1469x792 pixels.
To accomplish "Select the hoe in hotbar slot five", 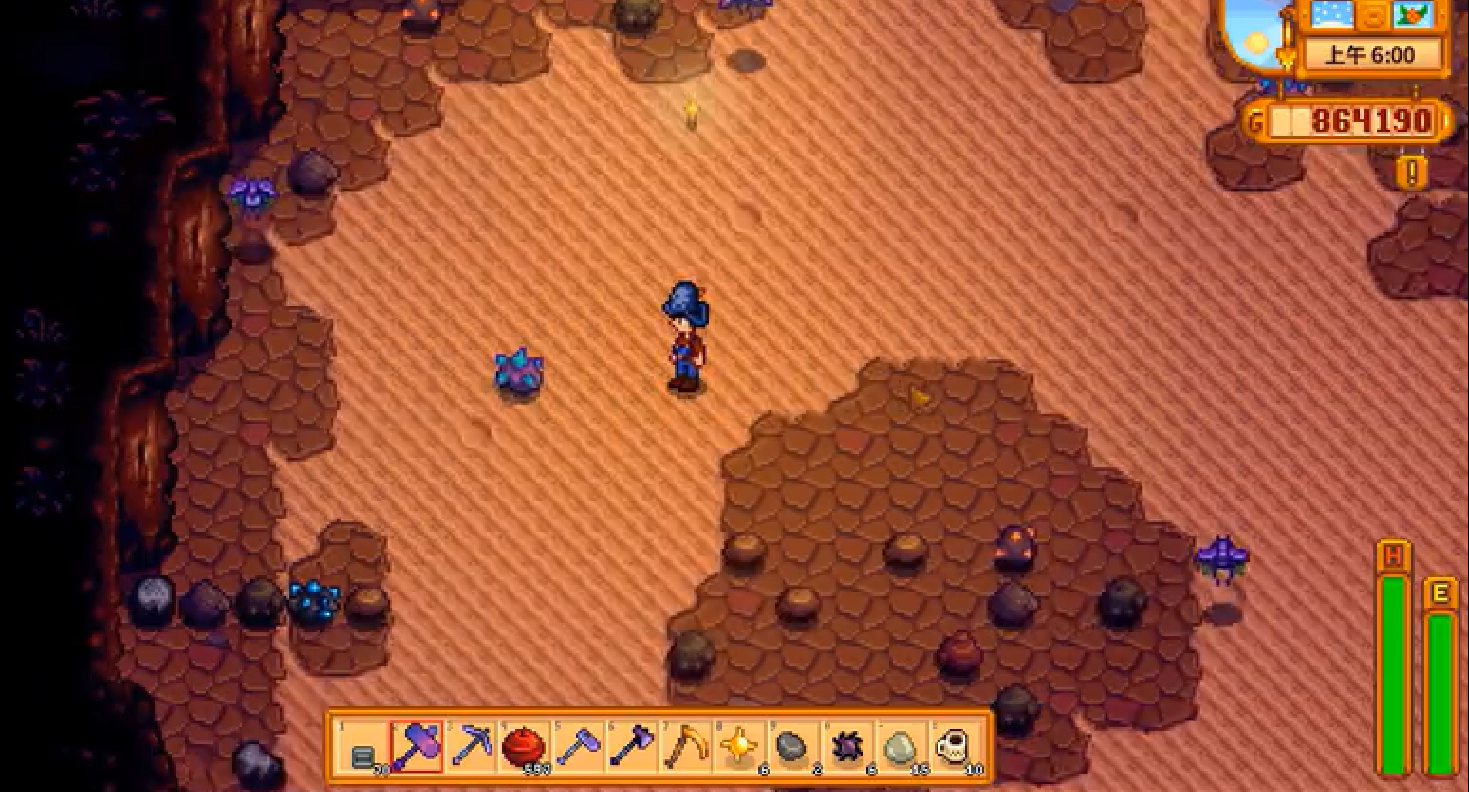I will point(579,746).
